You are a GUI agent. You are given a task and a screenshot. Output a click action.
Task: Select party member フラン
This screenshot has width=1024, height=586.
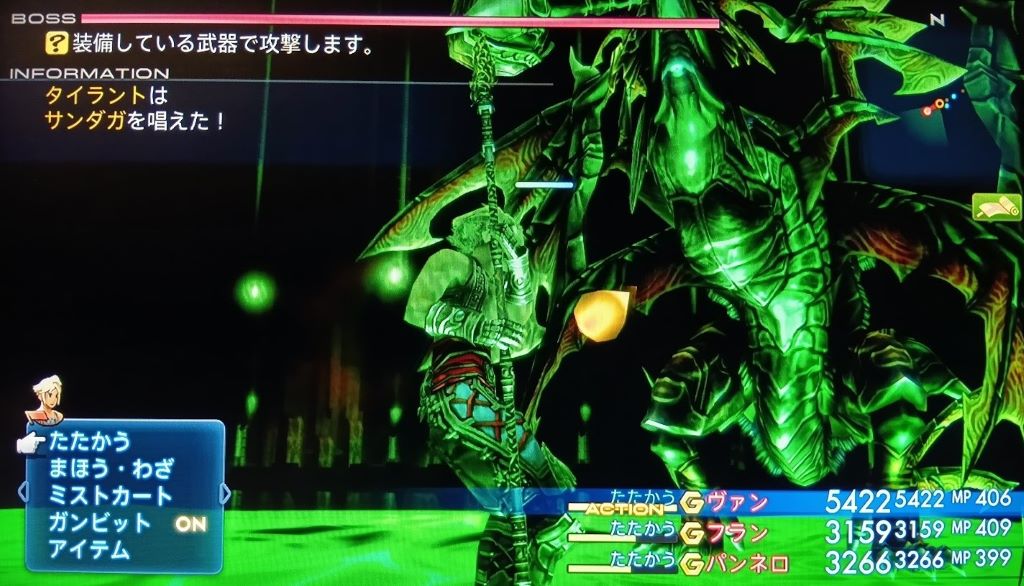[x=737, y=531]
